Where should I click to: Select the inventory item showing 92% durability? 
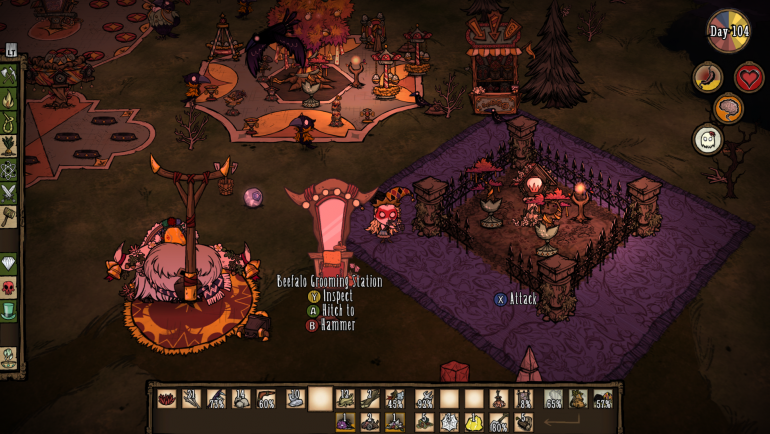424,399
